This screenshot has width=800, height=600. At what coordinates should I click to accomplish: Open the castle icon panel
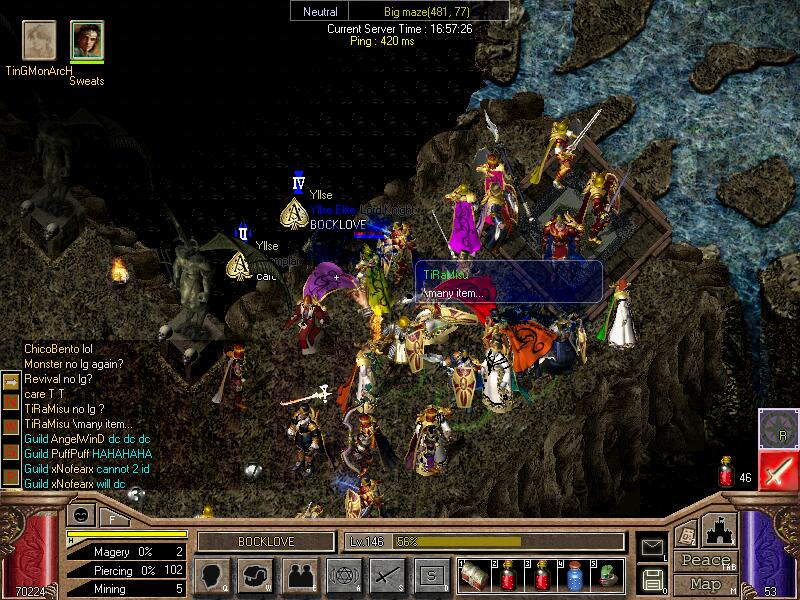(x=721, y=530)
